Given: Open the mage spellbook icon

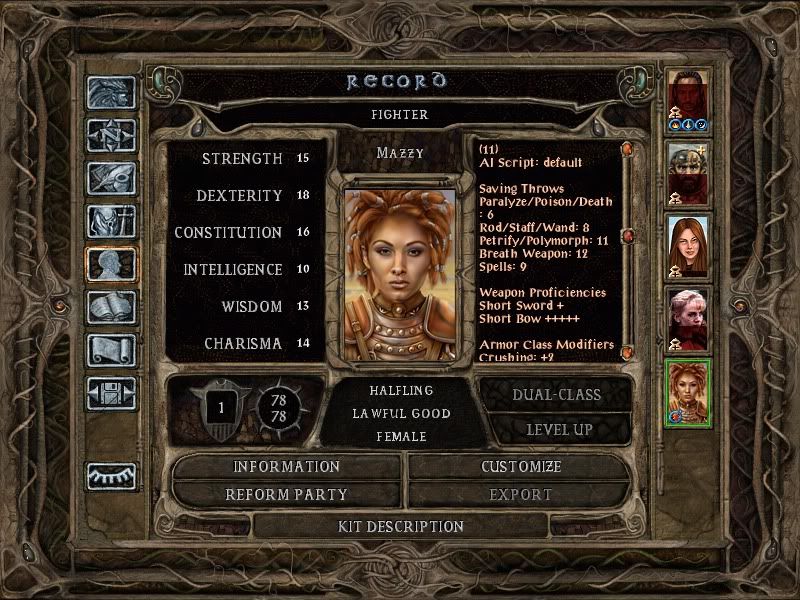Looking at the screenshot, I should (x=110, y=307).
